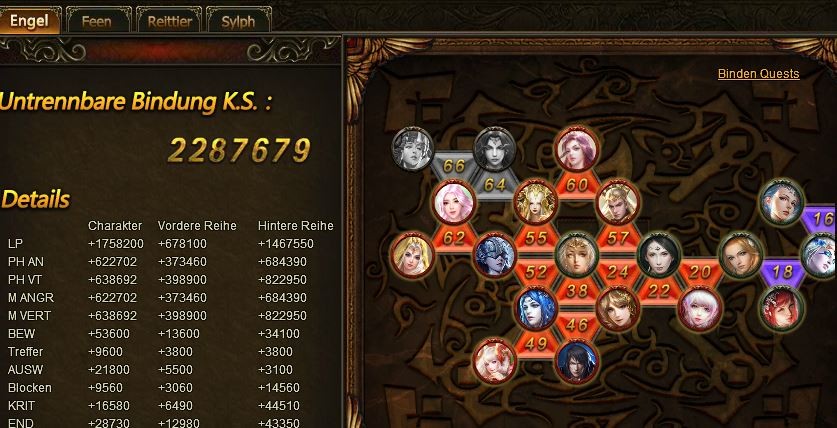Select the bond triangle numbered 57
Screen dimensions: 837x428
(x=618, y=238)
